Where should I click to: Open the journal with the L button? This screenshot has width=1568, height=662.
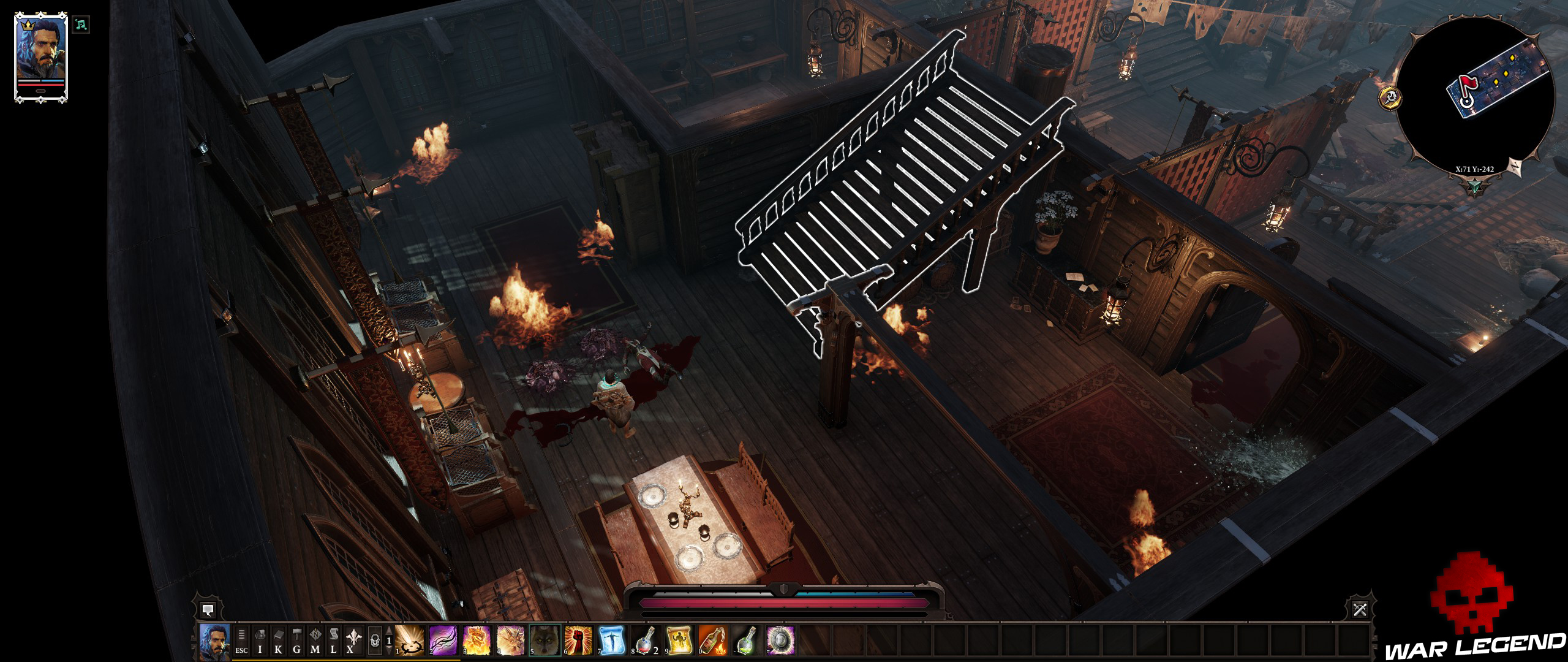point(335,644)
